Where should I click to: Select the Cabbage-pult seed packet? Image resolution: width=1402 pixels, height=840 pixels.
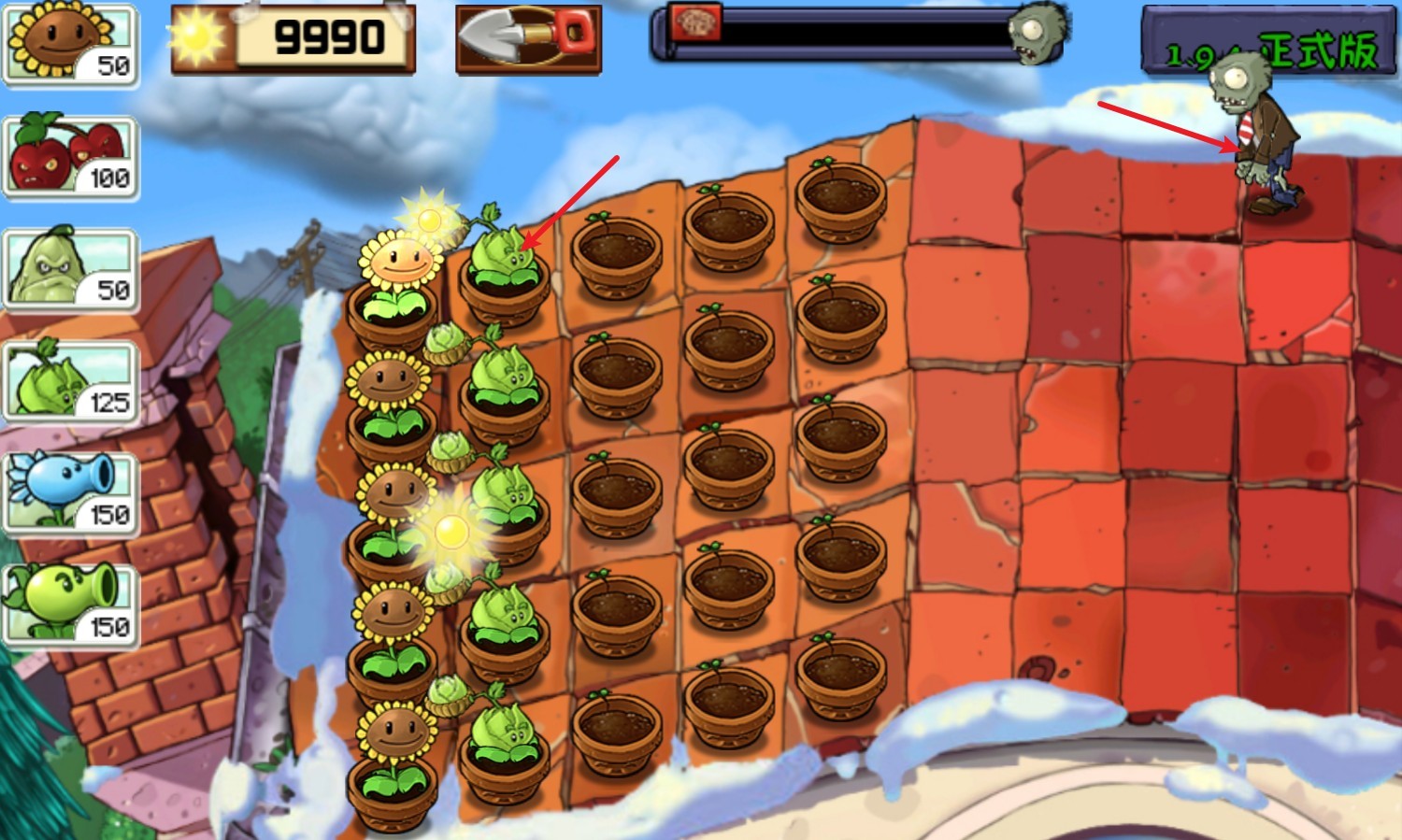(x=70, y=382)
